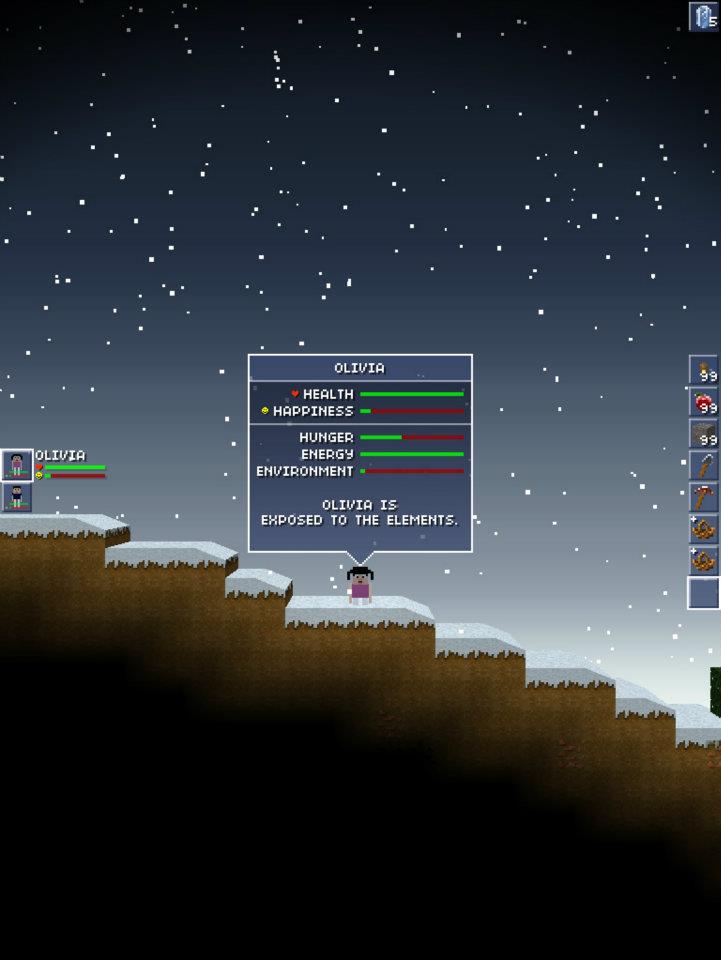This screenshot has height=960, width=721.
Task: Equip the spade tool
Action: [x=704, y=466]
